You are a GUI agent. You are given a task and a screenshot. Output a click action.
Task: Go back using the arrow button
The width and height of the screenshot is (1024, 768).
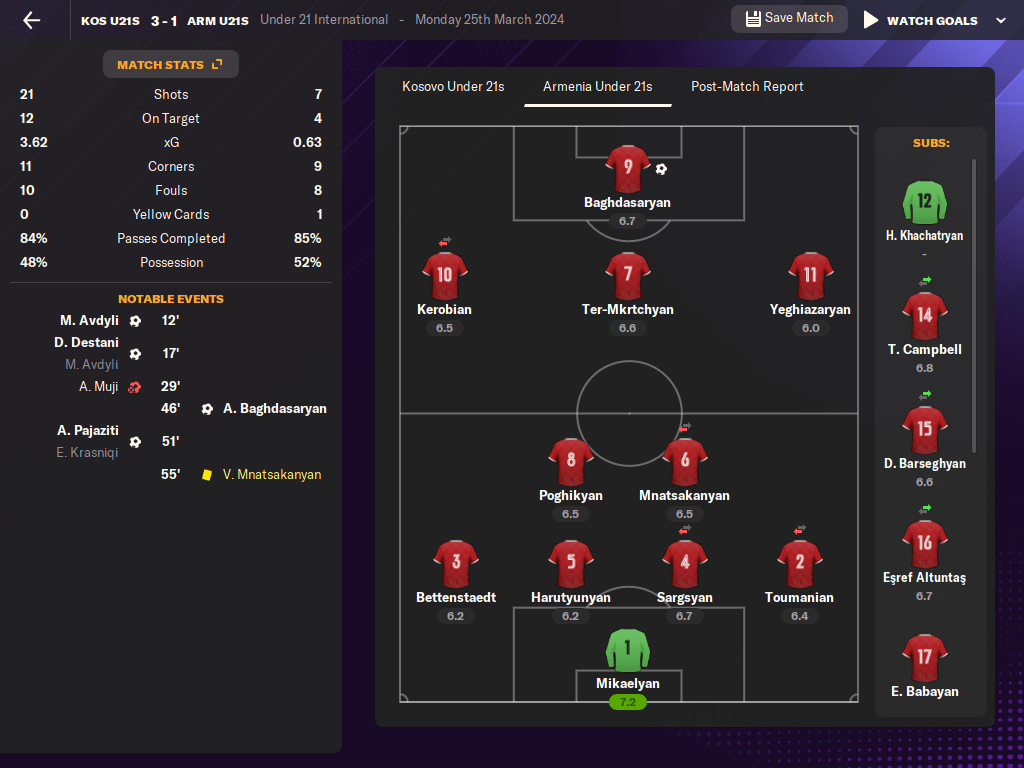pyautogui.click(x=32, y=20)
